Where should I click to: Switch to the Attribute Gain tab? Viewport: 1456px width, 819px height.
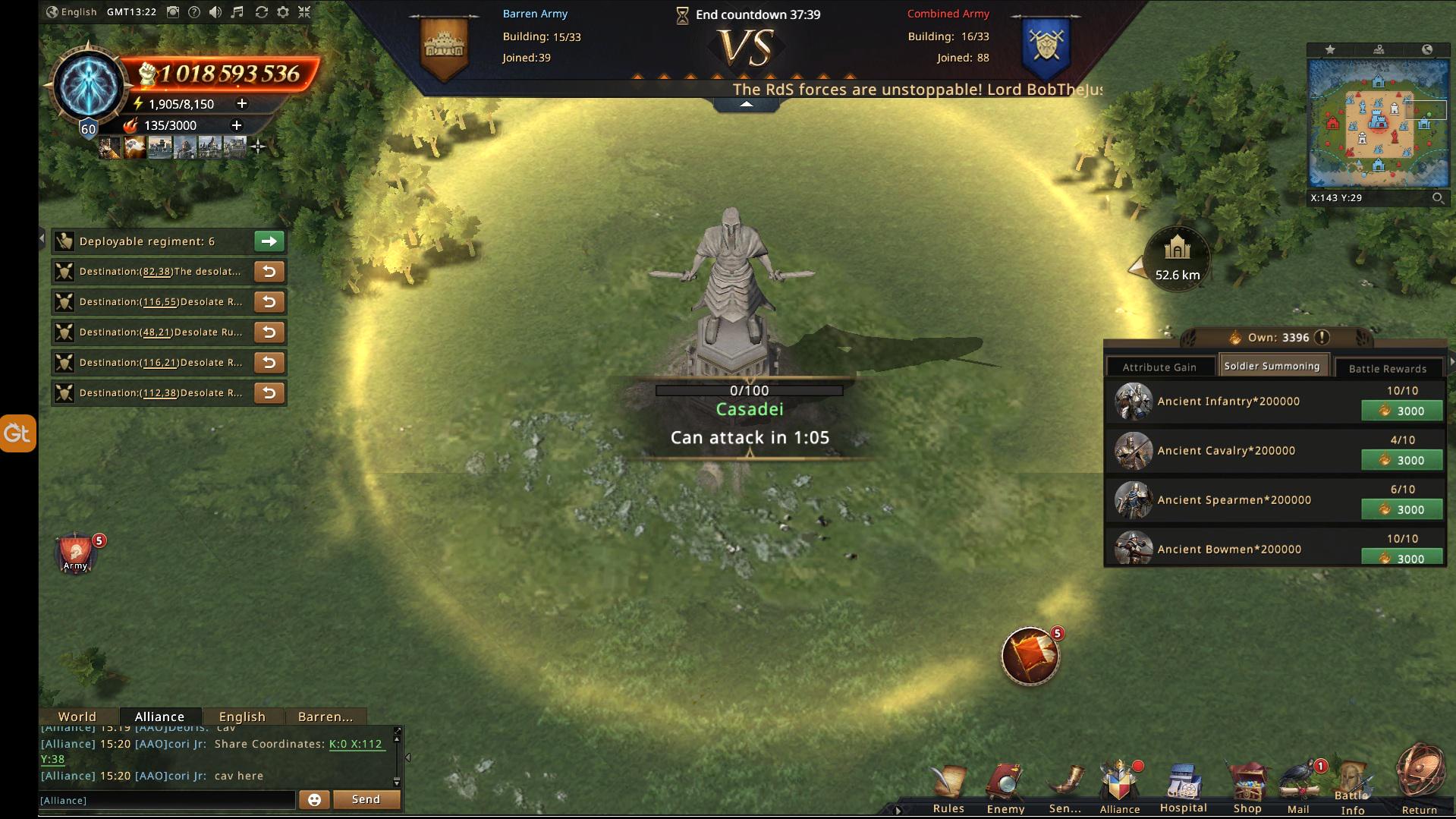(x=1159, y=367)
